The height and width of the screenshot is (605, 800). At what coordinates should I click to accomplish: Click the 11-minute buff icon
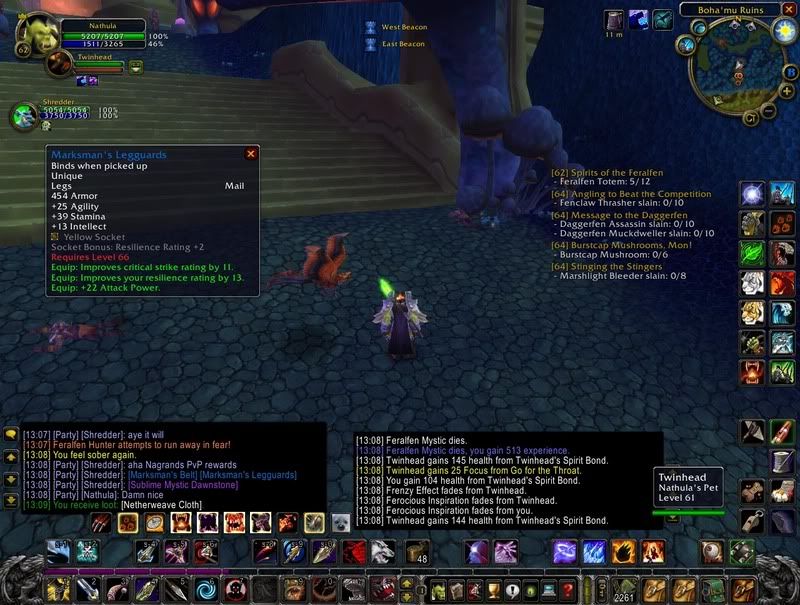tap(614, 20)
